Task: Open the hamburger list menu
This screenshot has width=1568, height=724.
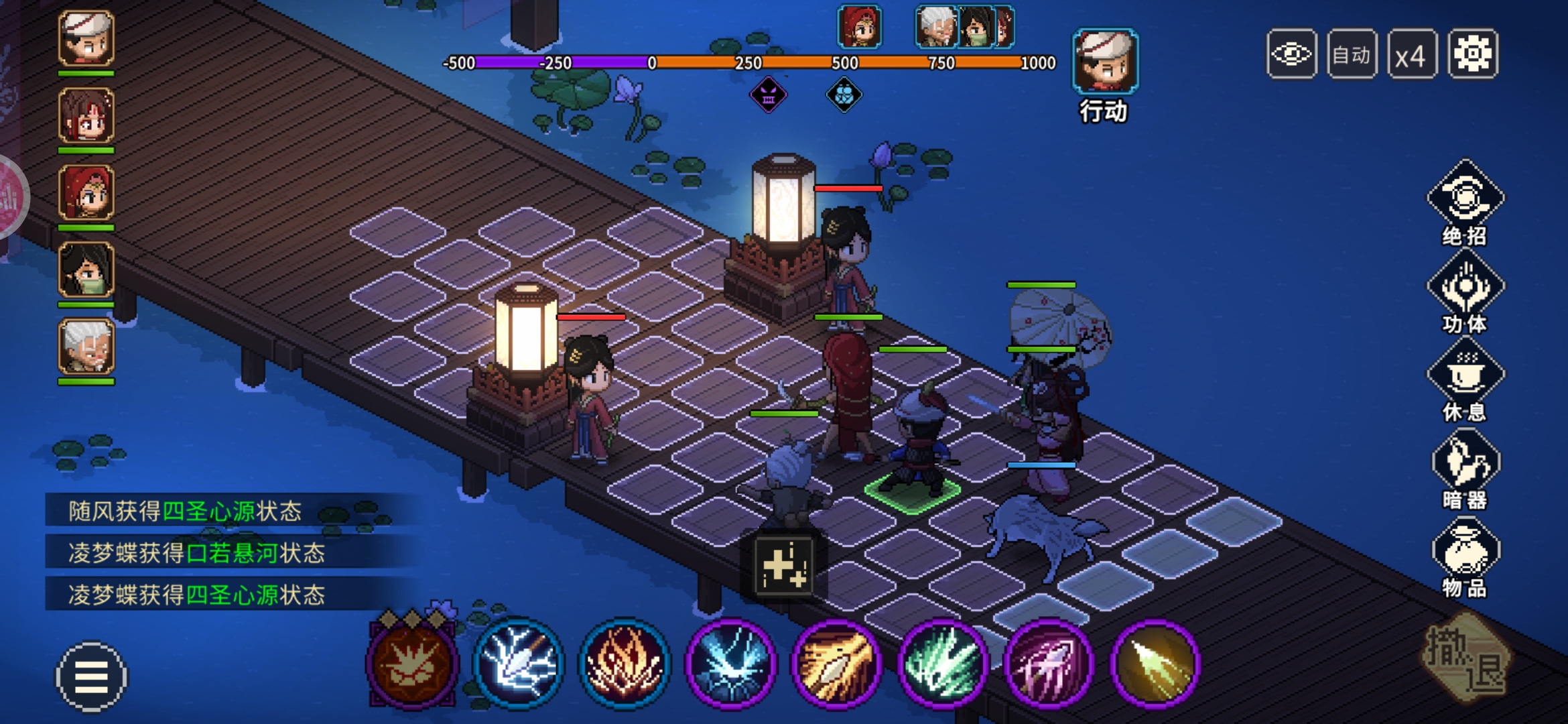Action: click(x=90, y=676)
